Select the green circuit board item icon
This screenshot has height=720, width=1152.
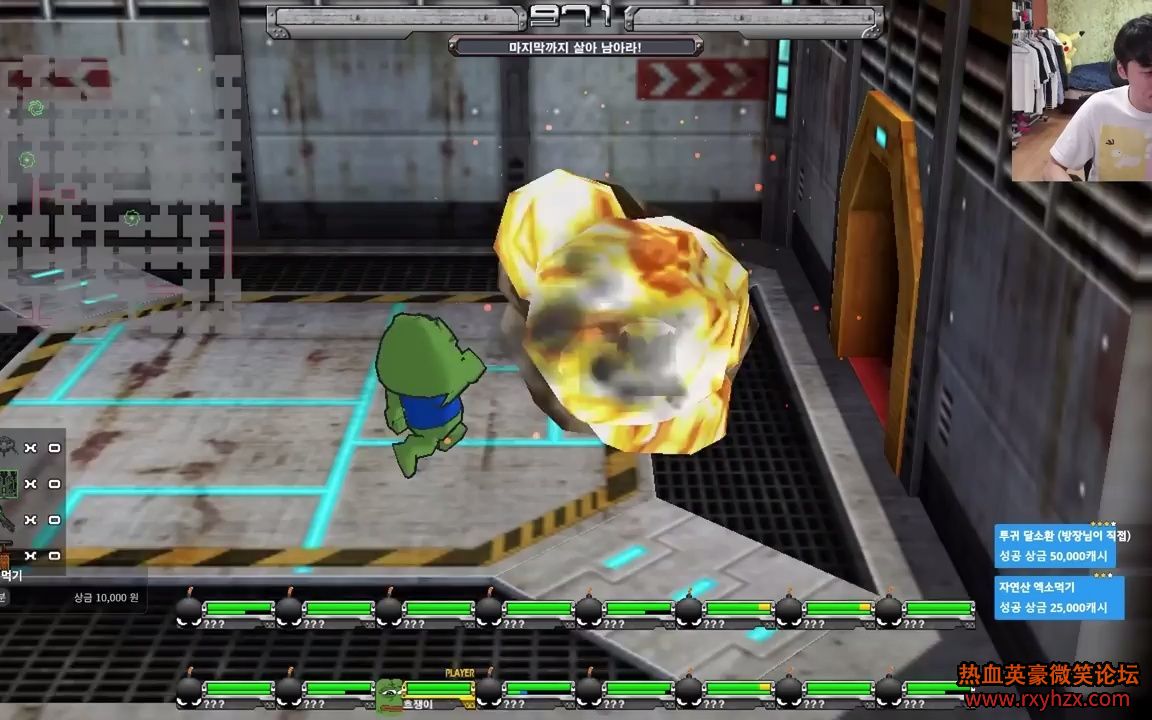point(8,484)
